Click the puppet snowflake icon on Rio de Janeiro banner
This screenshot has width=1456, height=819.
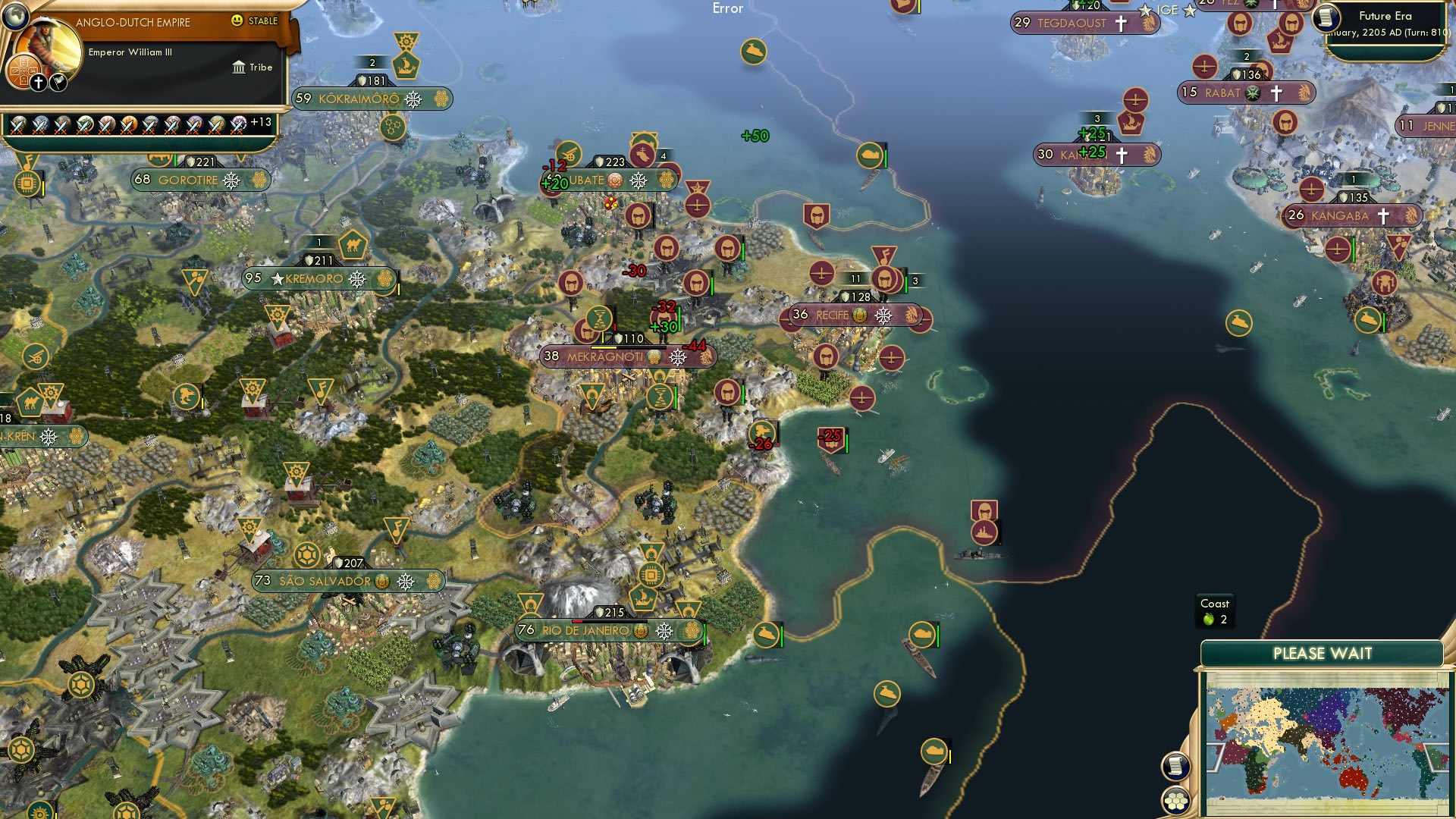pos(664,631)
